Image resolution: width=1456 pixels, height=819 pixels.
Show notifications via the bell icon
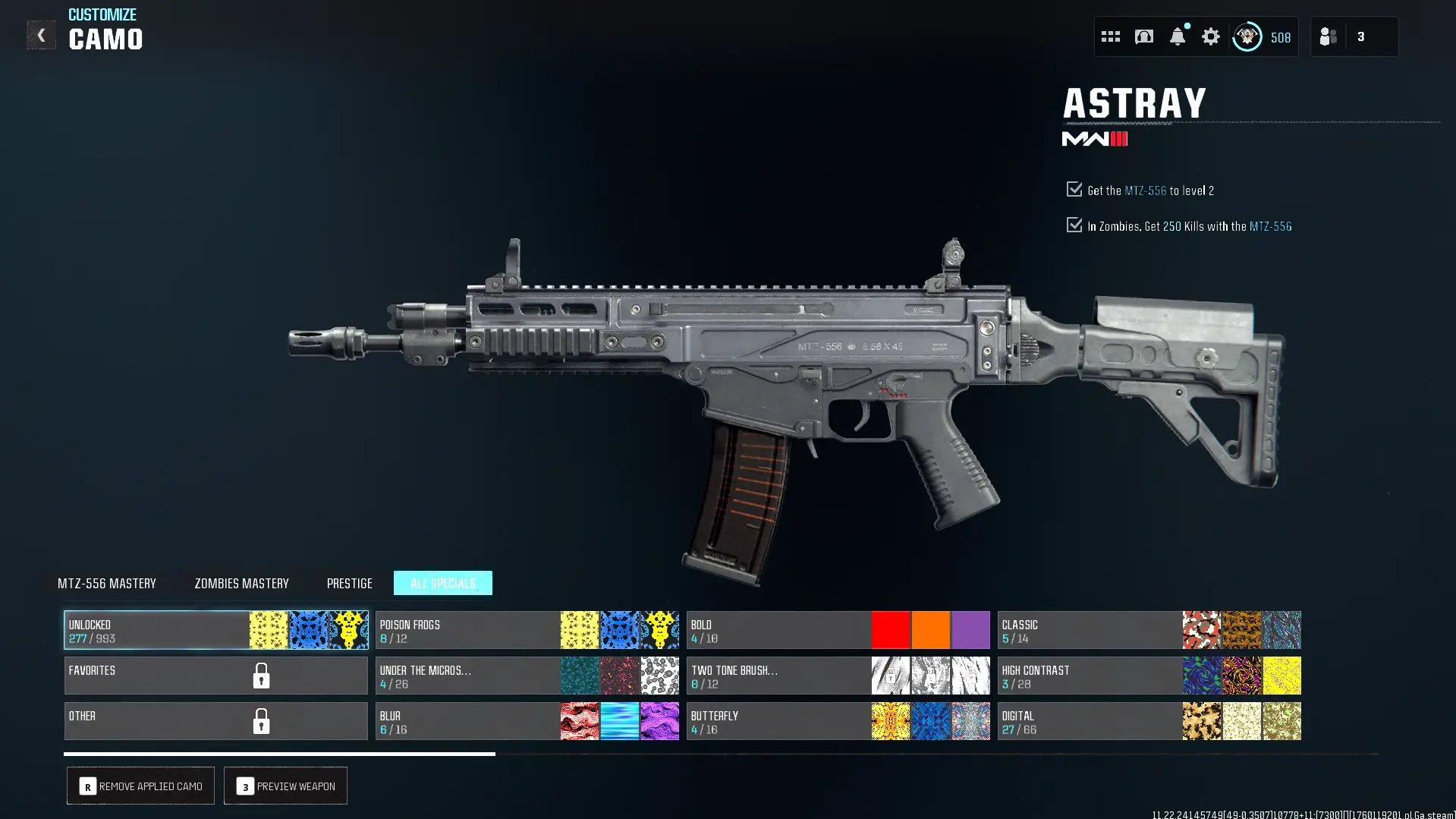tap(1177, 36)
